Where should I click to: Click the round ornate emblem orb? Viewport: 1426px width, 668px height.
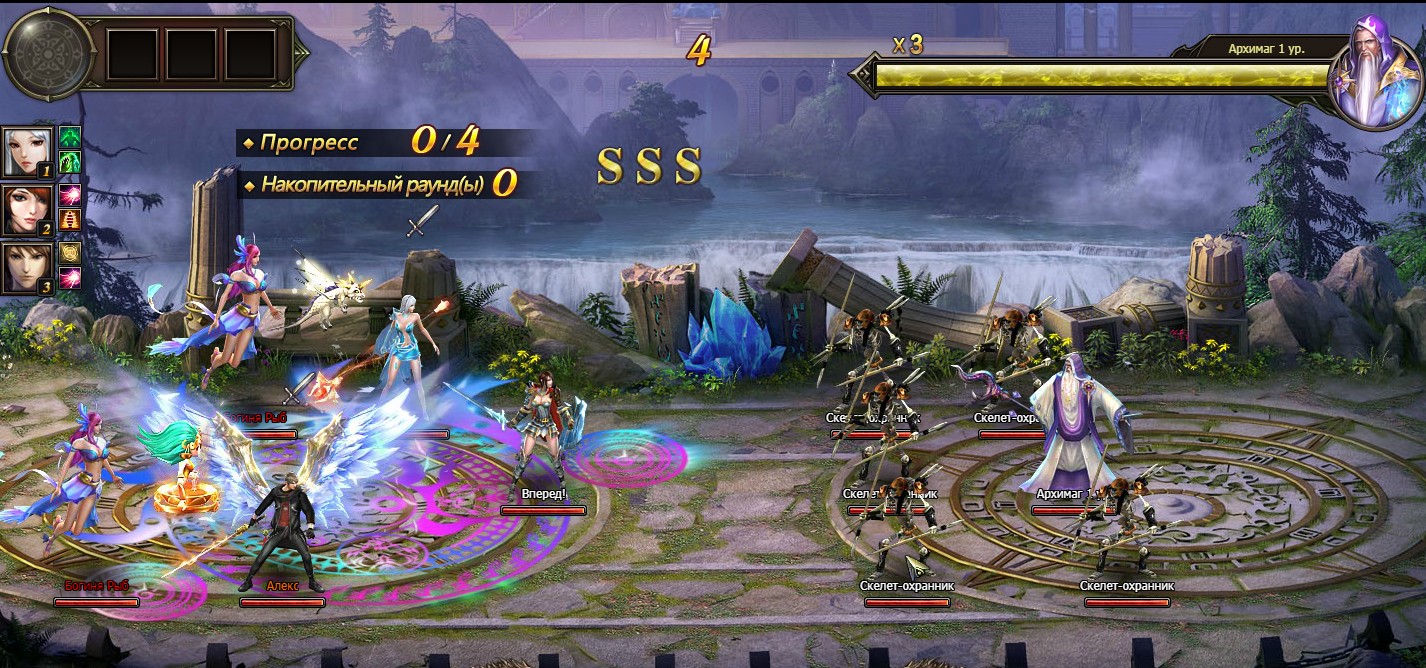(x=46, y=53)
